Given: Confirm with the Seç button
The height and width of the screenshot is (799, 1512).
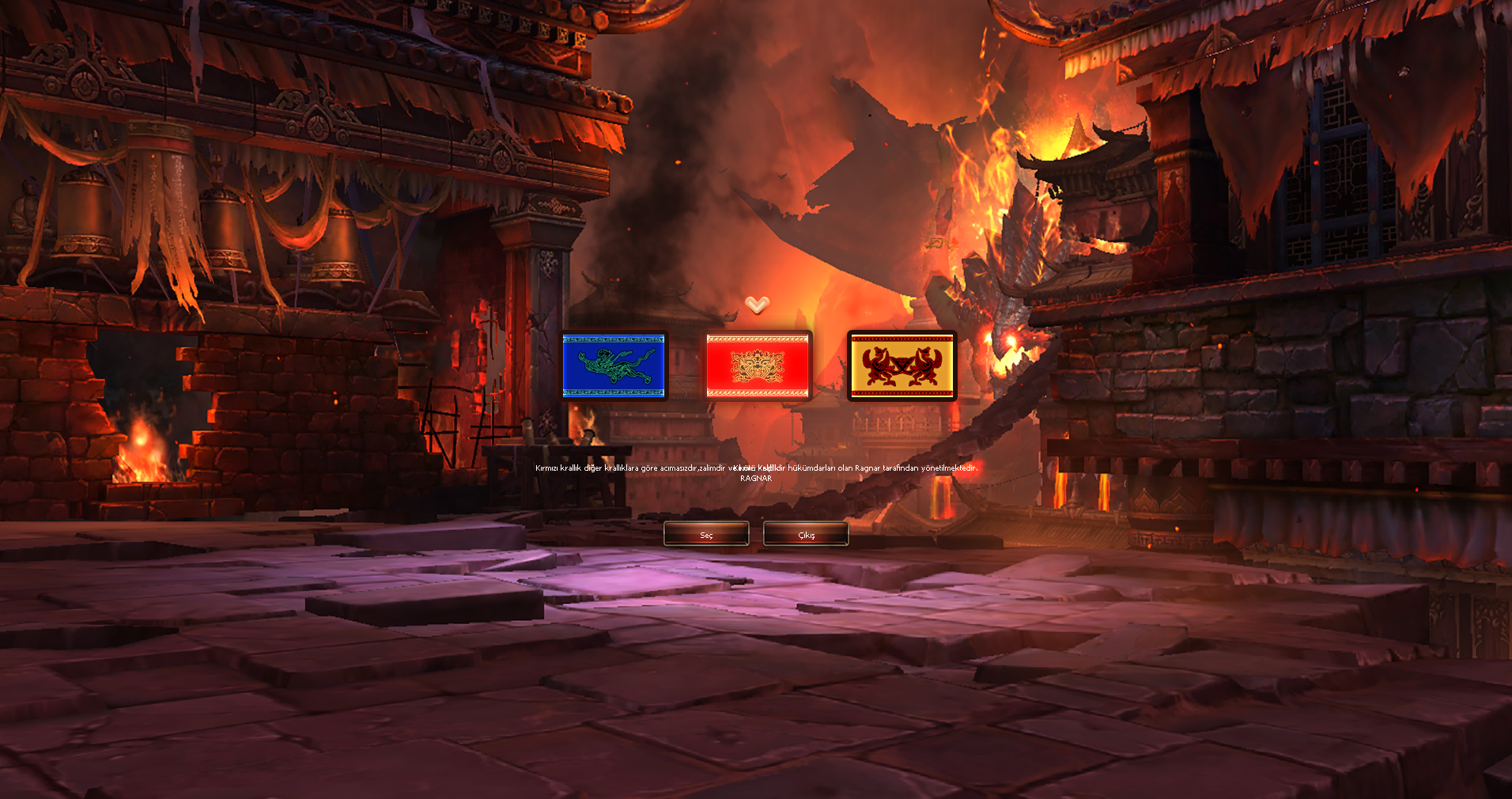Looking at the screenshot, I should (706, 535).
